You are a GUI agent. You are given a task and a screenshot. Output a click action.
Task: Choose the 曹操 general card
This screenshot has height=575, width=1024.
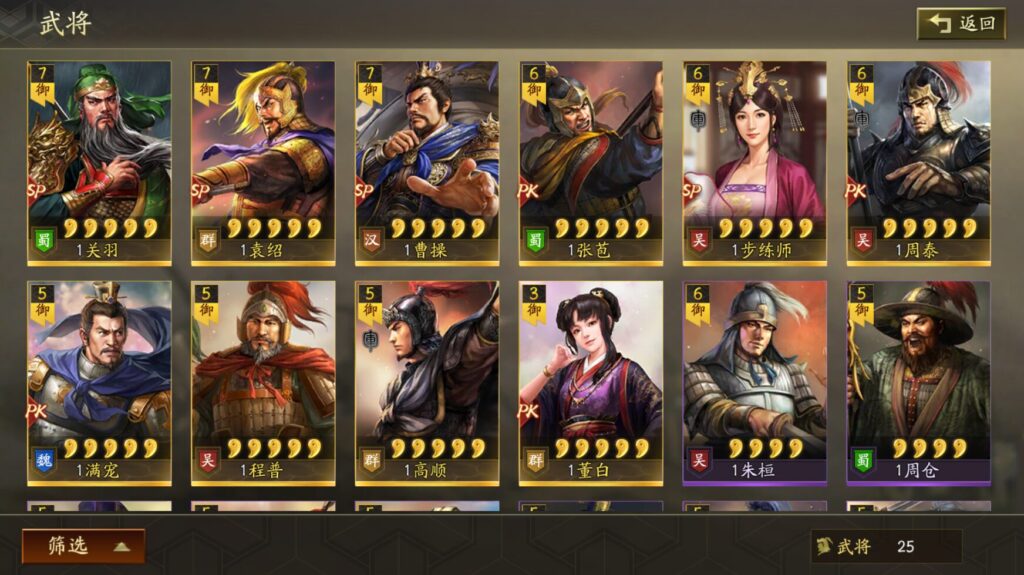427,160
